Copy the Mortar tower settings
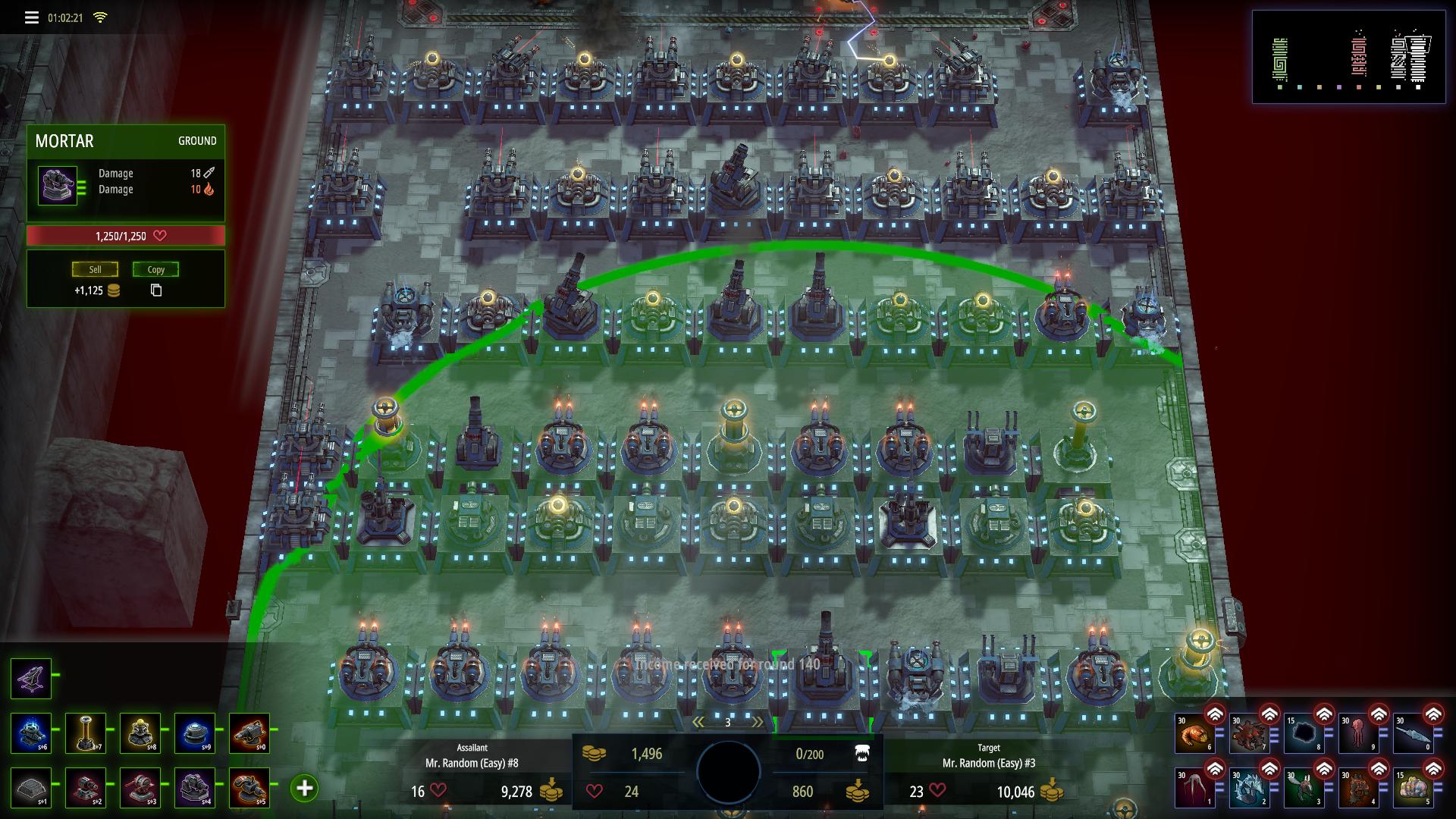Image resolution: width=1456 pixels, height=819 pixels. click(x=155, y=269)
